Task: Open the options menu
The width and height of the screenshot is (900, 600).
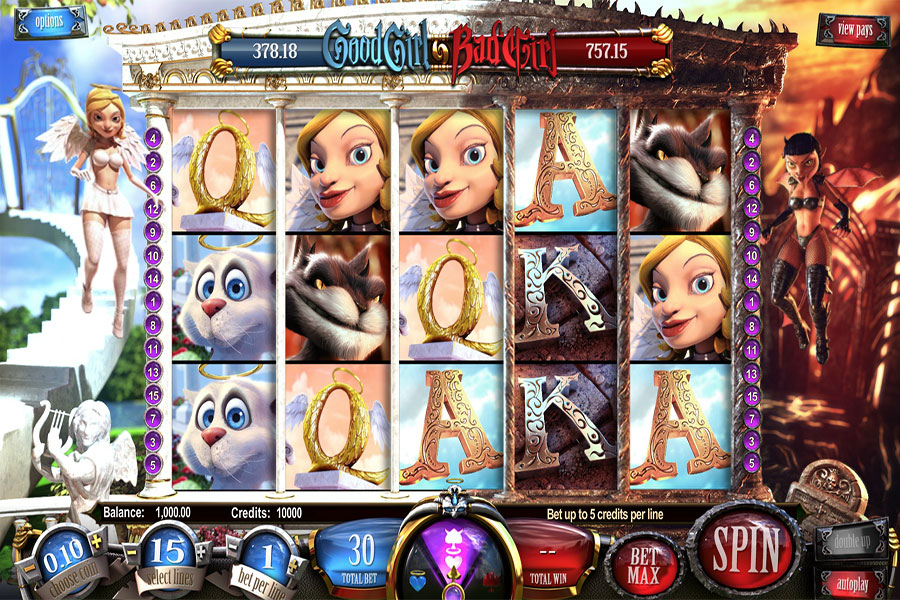Action: tap(46, 21)
